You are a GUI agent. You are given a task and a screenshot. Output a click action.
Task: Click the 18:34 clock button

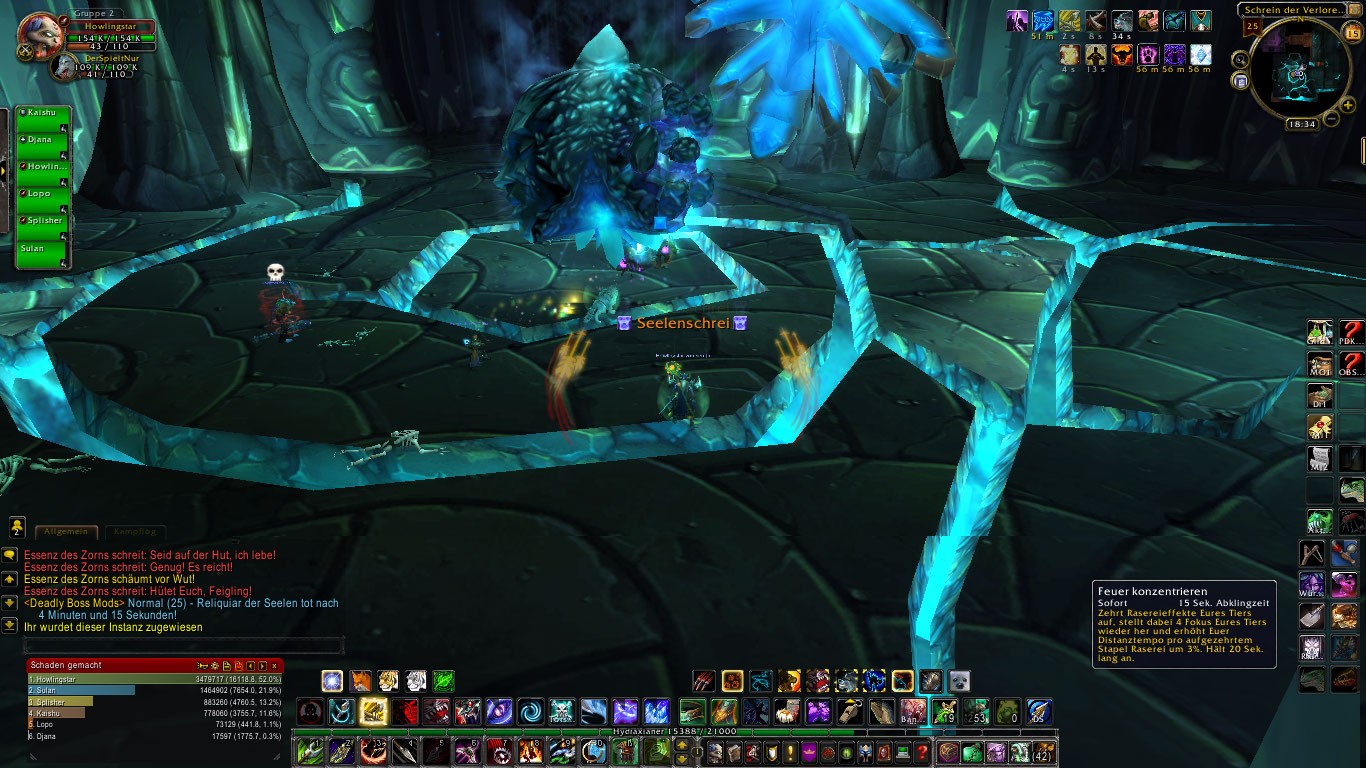pos(1301,123)
